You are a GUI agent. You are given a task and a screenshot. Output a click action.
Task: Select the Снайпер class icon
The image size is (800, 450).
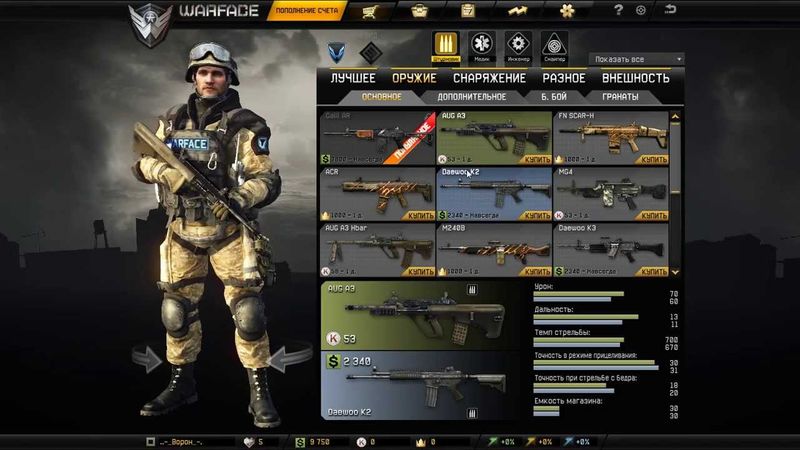click(x=553, y=45)
